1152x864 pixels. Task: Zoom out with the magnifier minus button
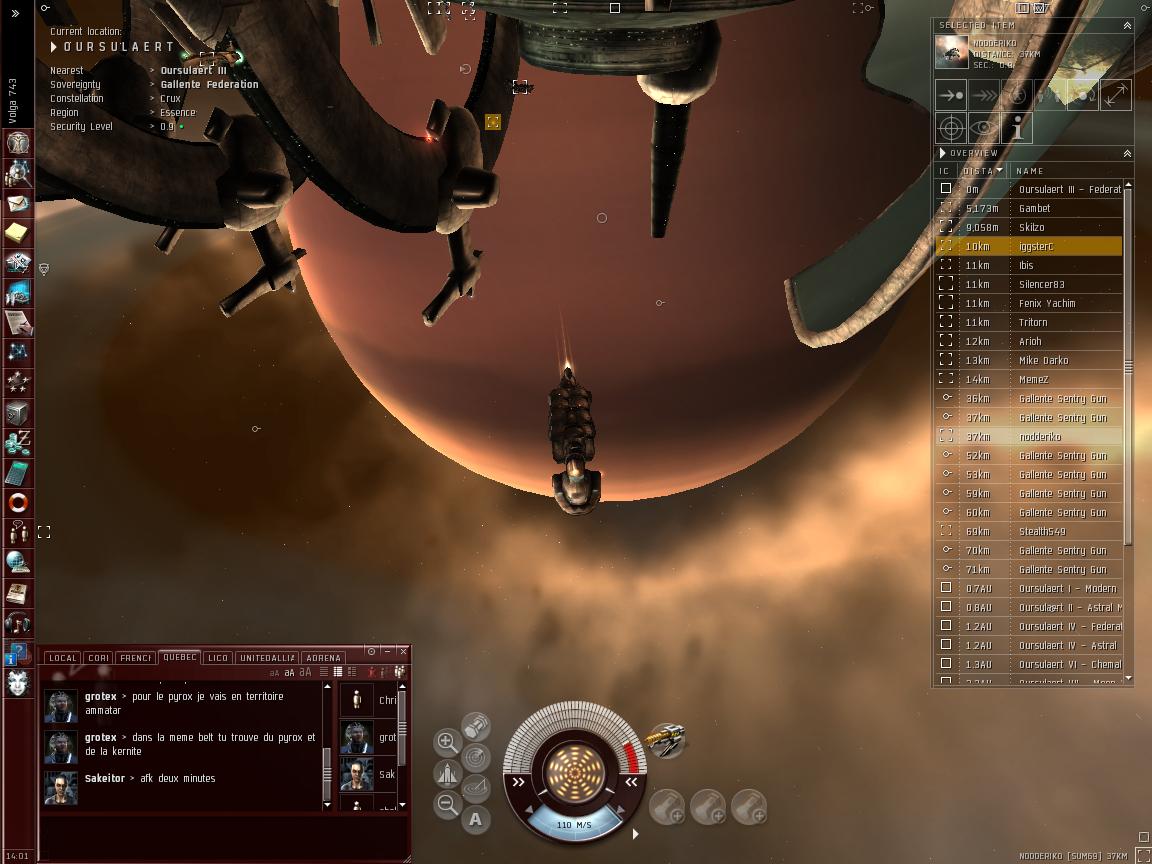click(447, 804)
